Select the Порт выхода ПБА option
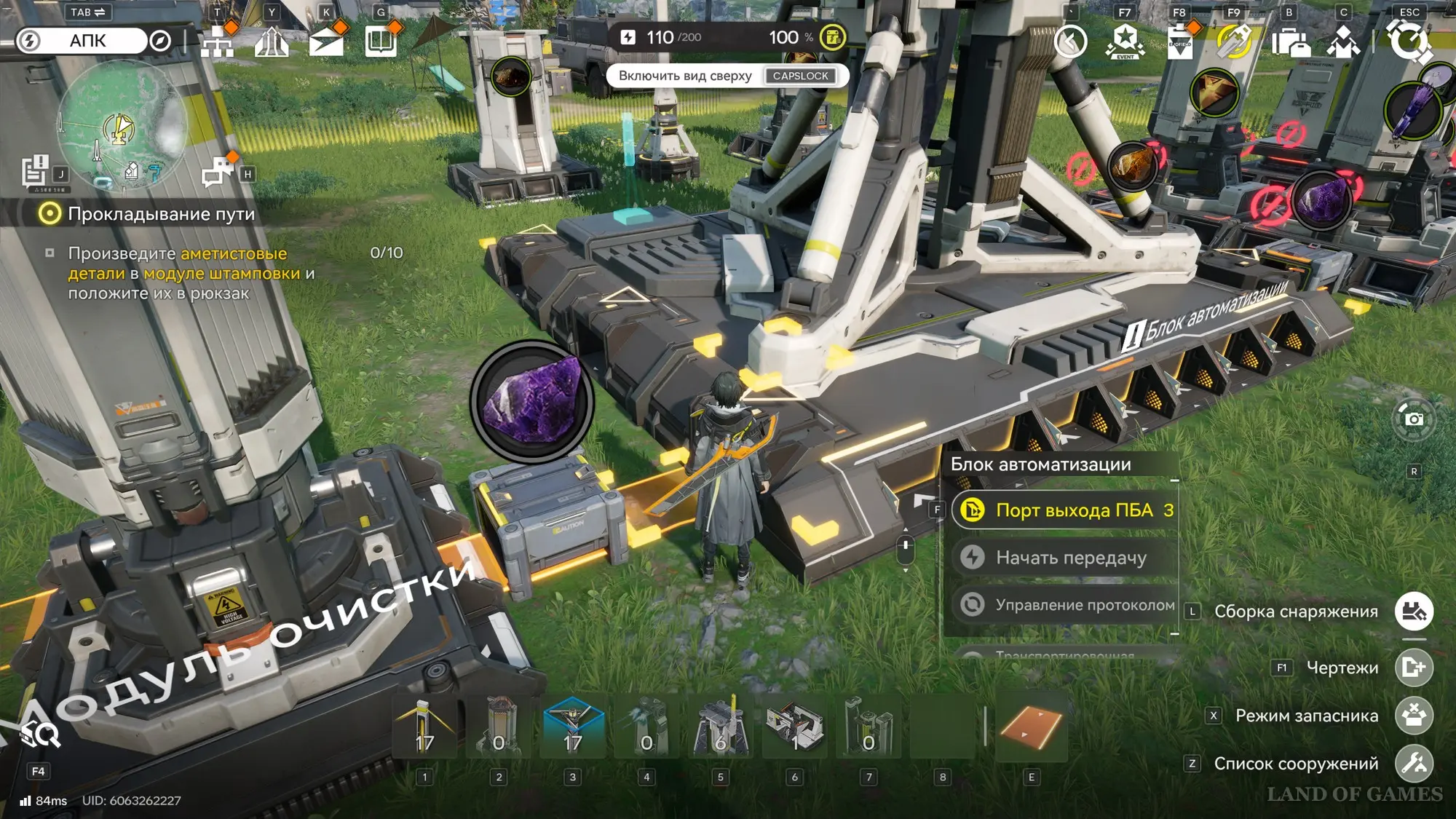 pyautogui.click(x=1065, y=510)
